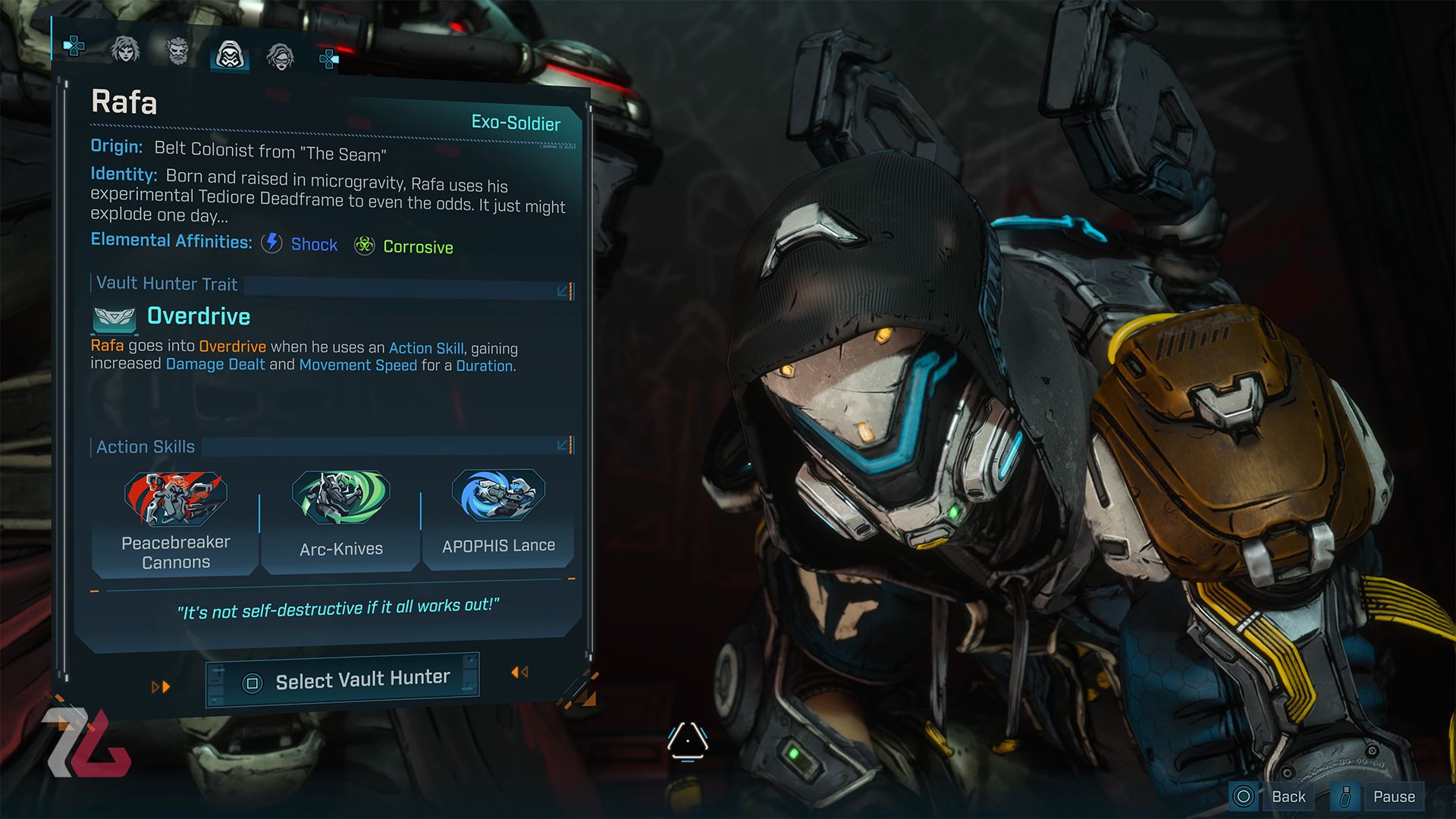The image size is (1456, 819).
Task: Expand the Action Skills section
Action: click(563, 445)
